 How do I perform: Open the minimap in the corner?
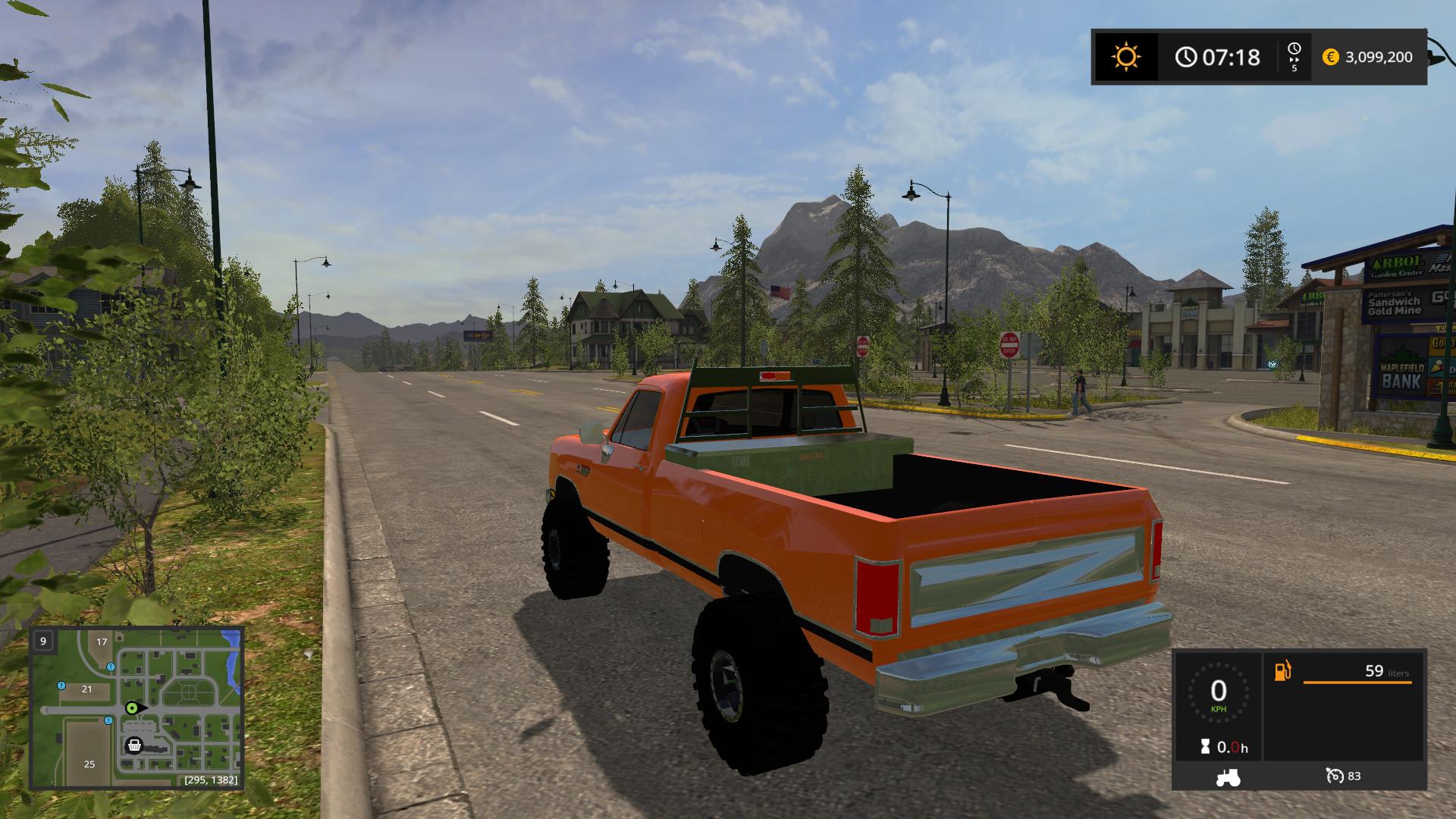click(136, 708)
